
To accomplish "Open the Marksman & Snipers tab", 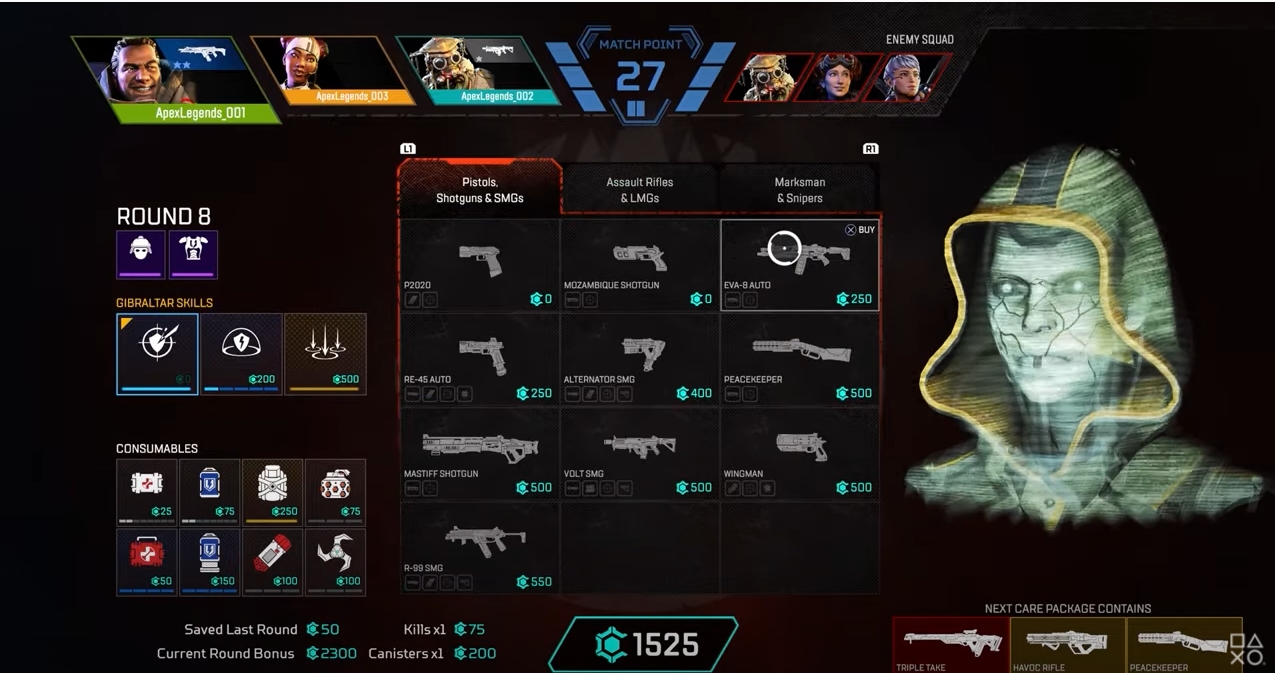I will pos(799,190).
